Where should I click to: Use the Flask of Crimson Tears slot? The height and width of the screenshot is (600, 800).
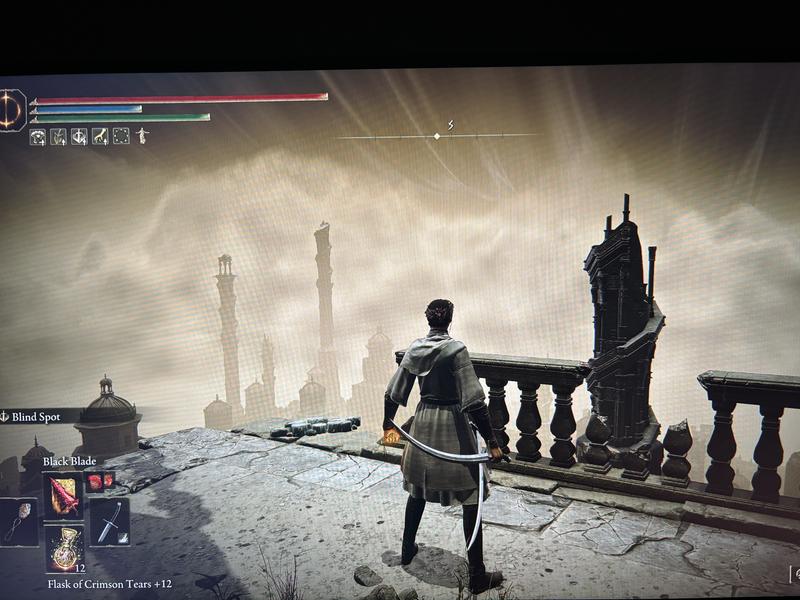click(x=65, y=550)
